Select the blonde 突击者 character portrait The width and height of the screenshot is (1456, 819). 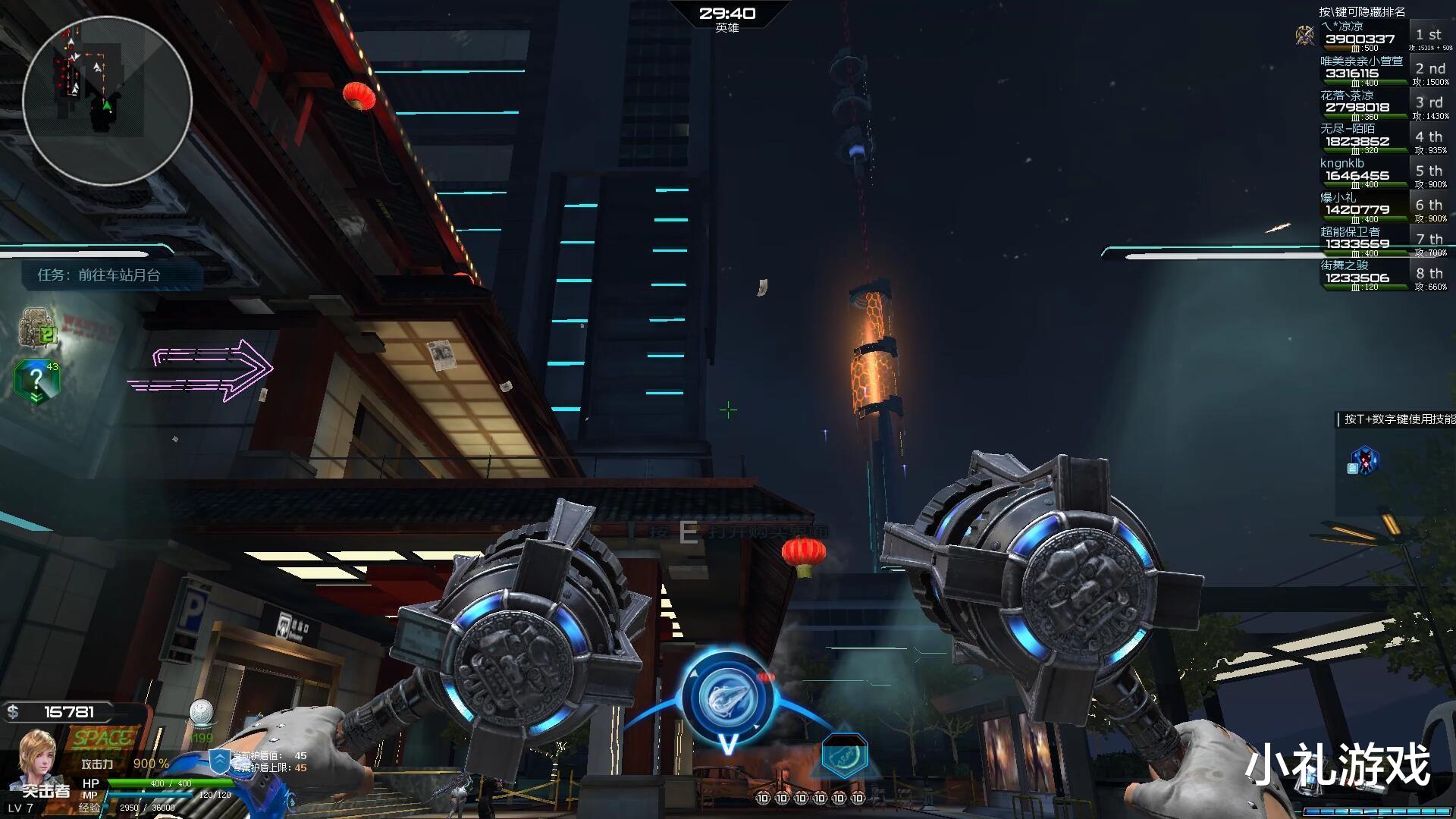point(38,758)
